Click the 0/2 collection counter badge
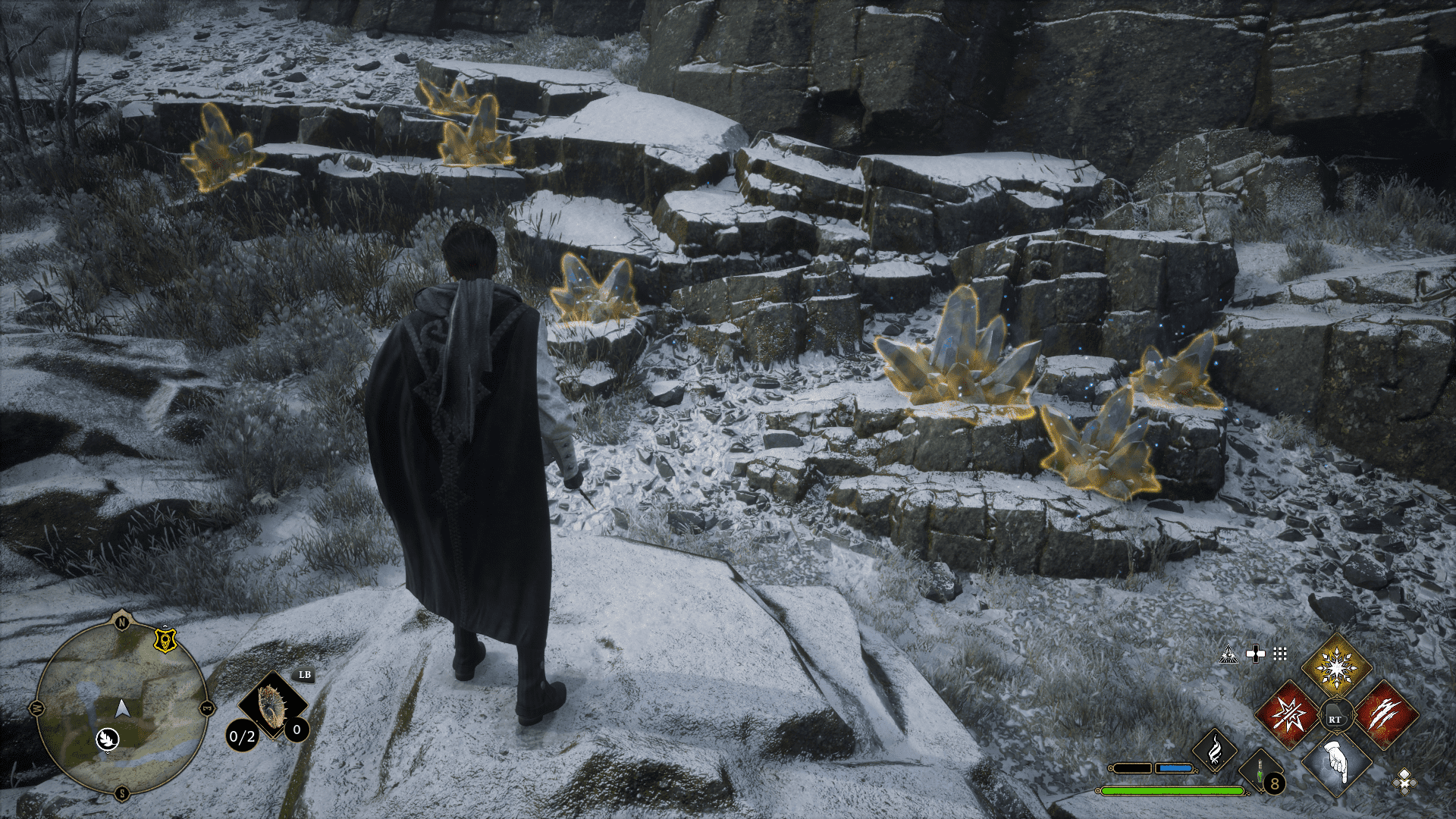 (241, 737)
